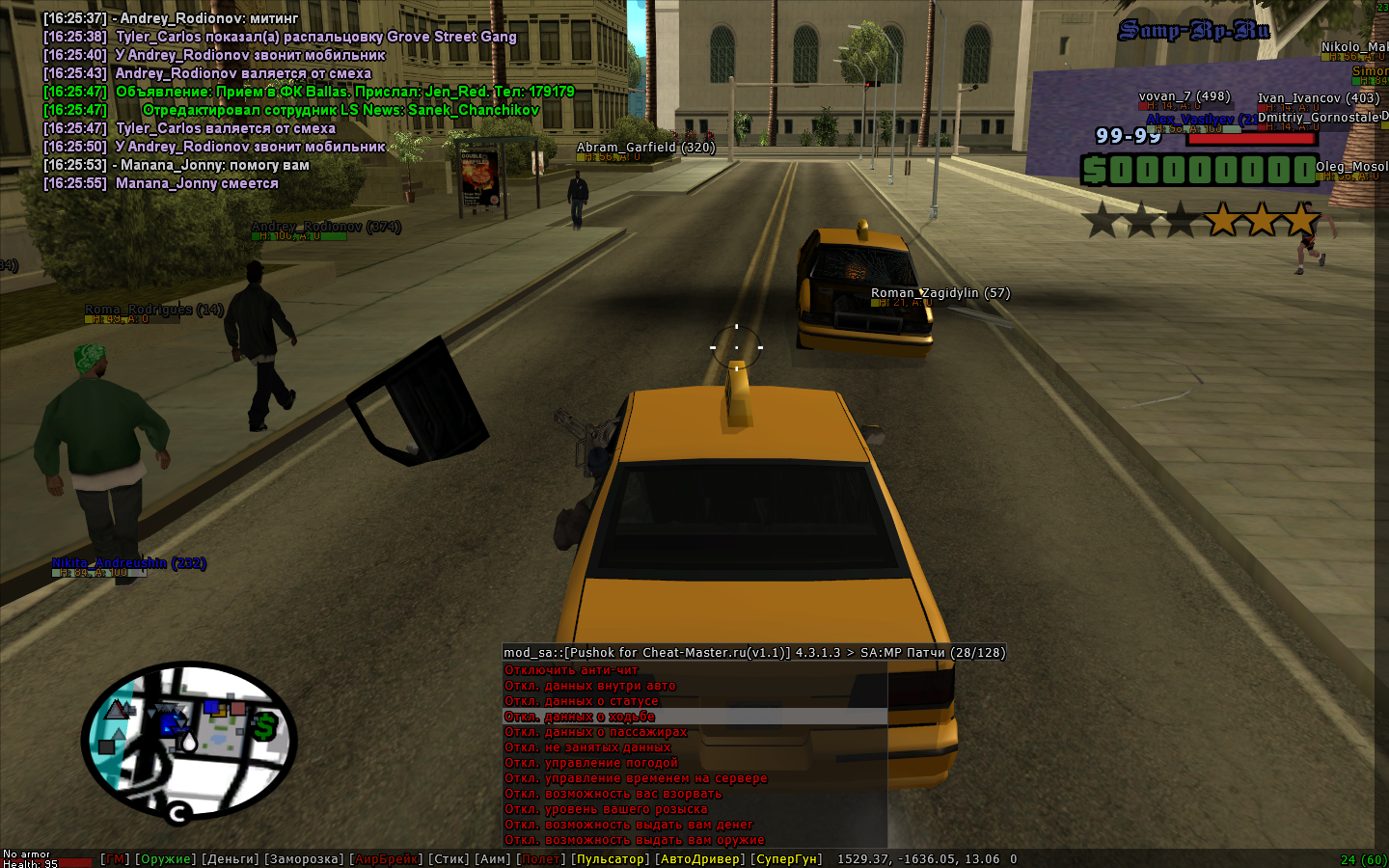Image resolution: width=1389 pixels, height=868 pixels.
Task: Toggle the [ГМ] cheat in bottom bar
Action: 115,859
